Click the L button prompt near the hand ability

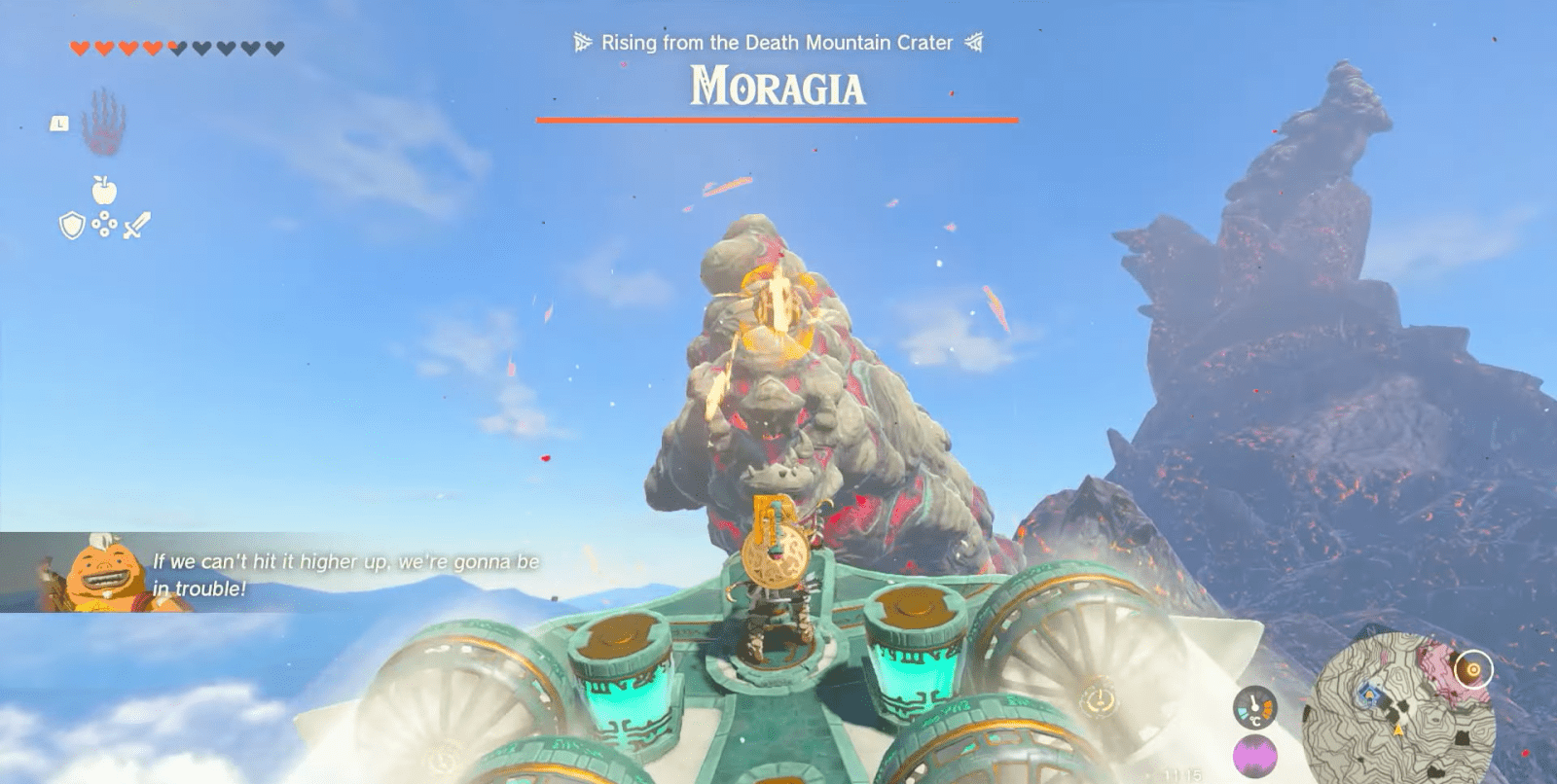pos(59,124)
